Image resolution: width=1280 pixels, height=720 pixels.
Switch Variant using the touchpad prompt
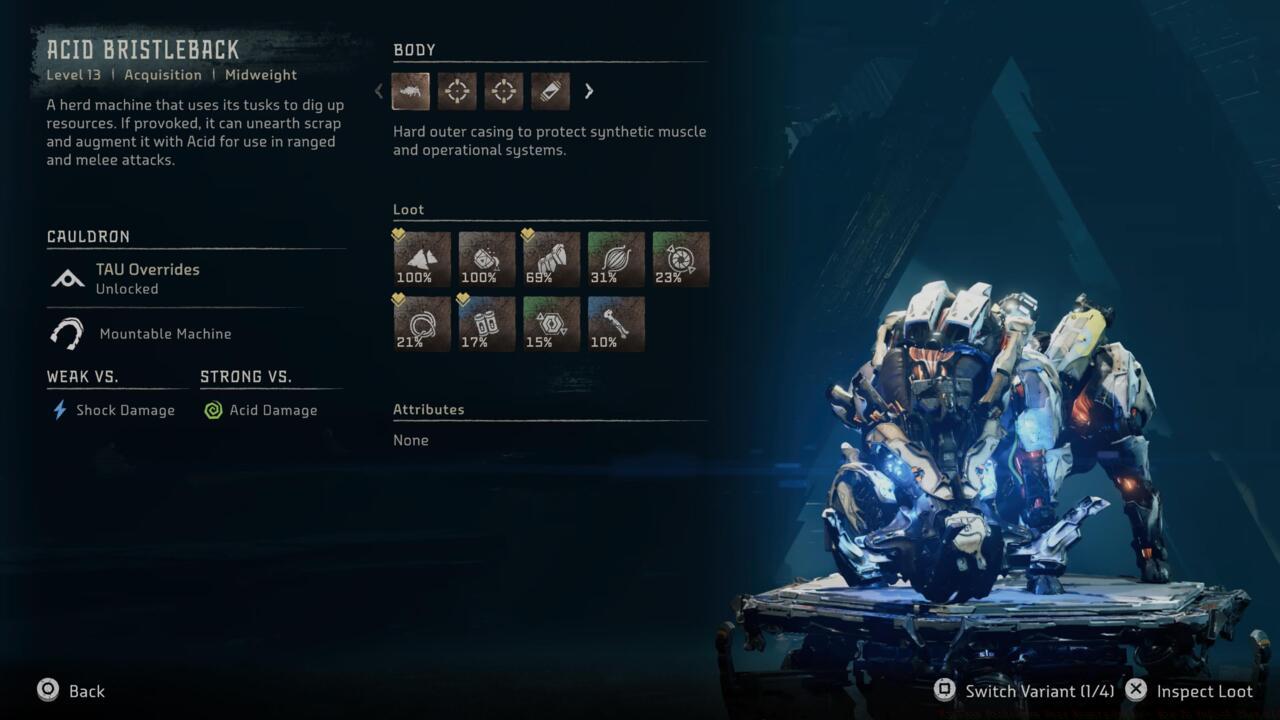point(943,690)
